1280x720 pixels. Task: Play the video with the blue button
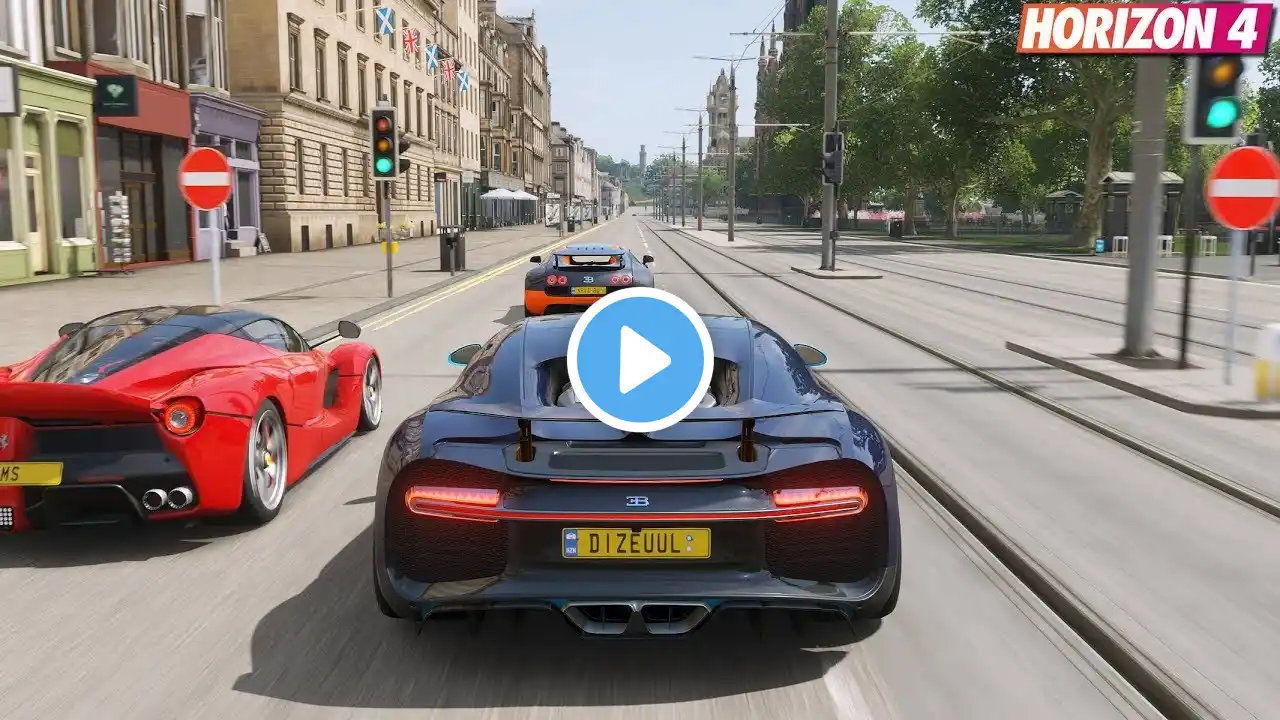click(x=640, y=360)
